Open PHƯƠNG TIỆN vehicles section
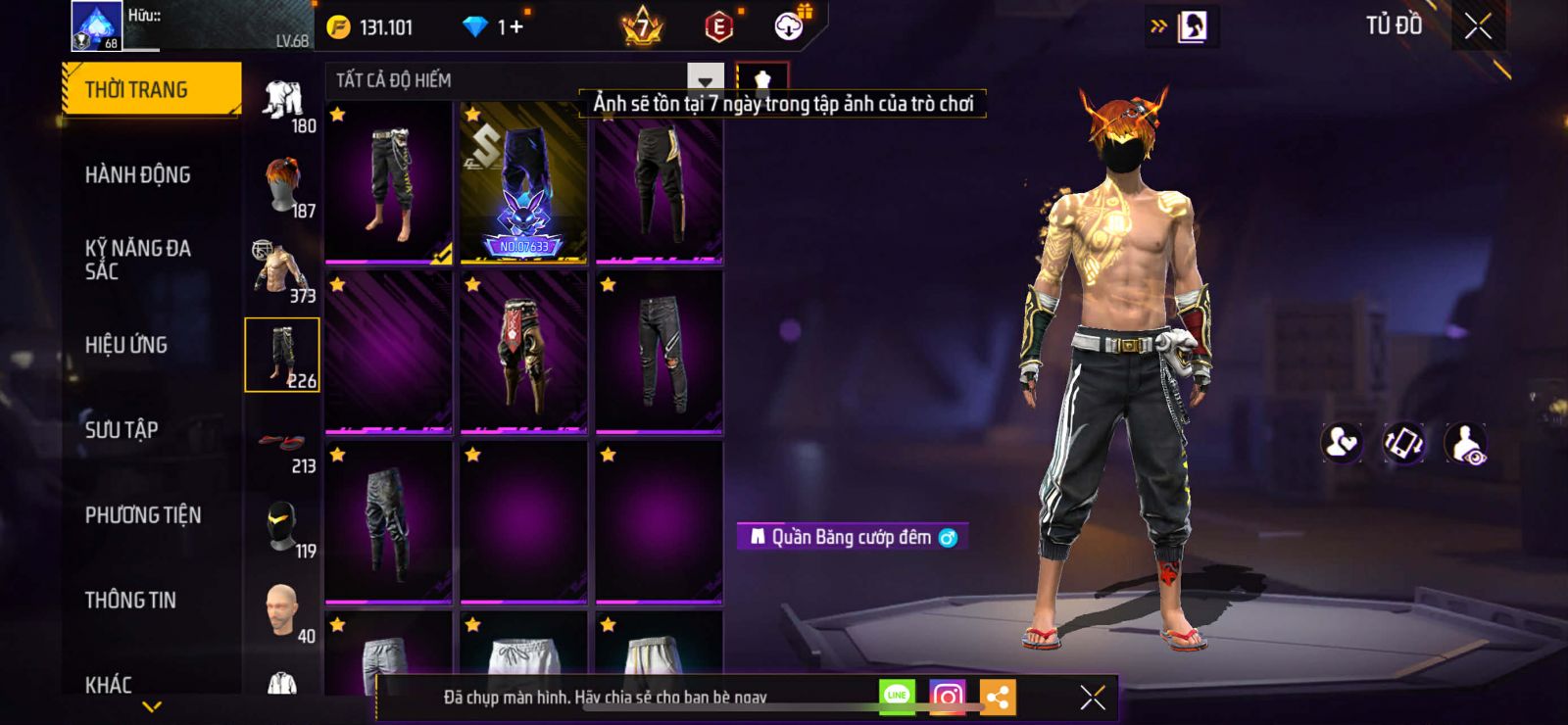1568x725 pixels. pos(142,515)
